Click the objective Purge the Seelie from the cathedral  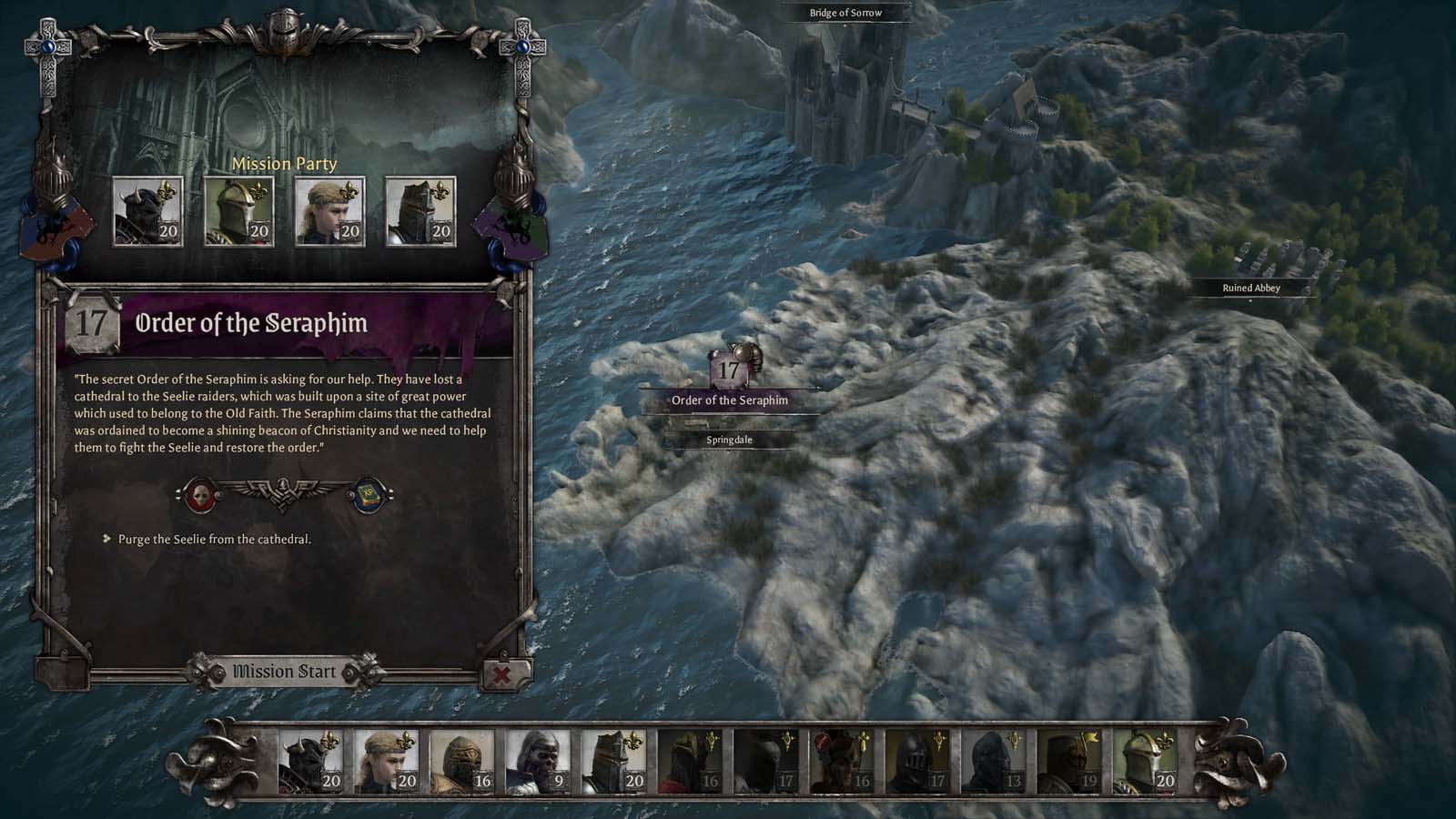214,538
